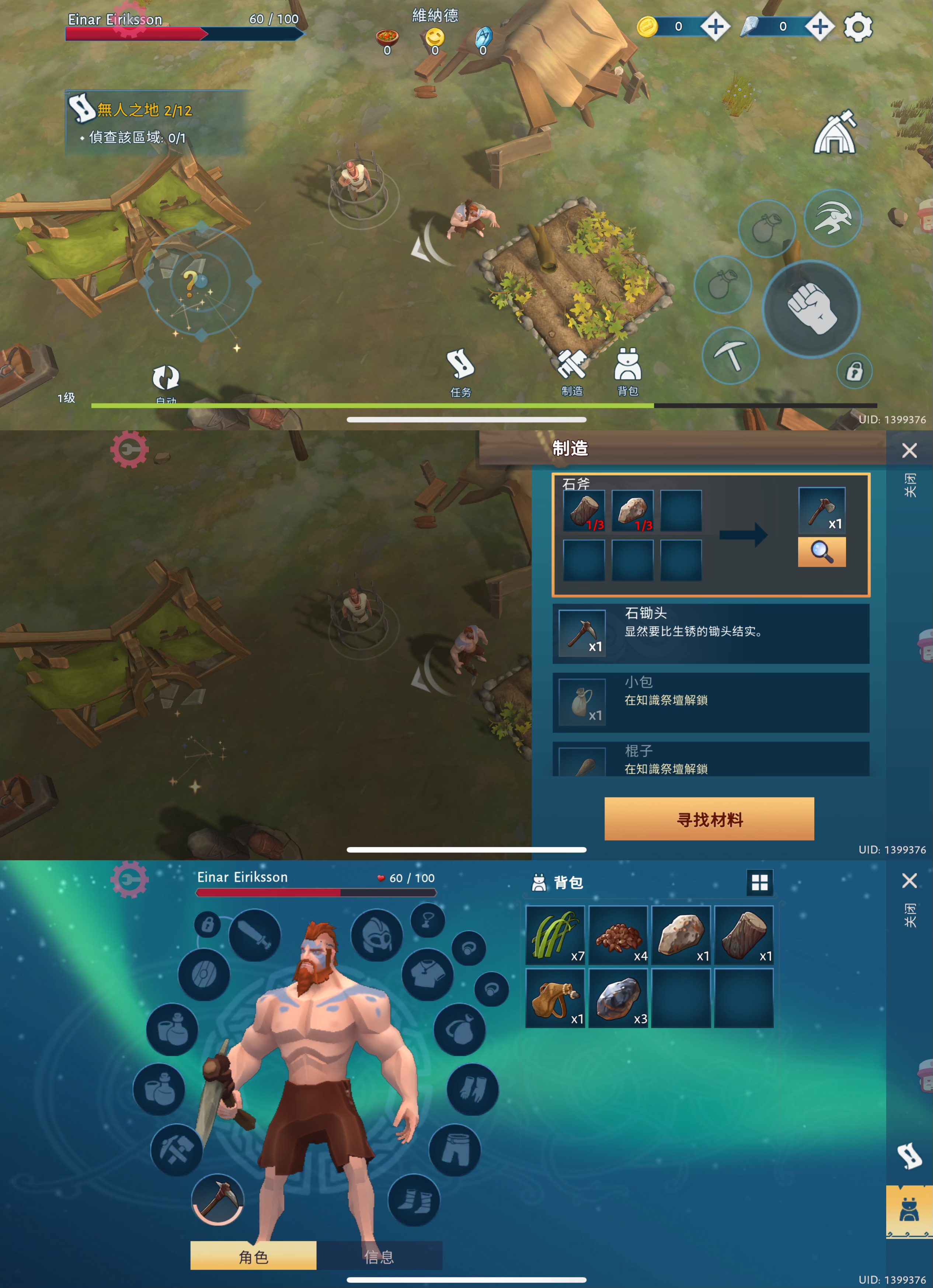Open the 制造 crafting menu
This screenshot has width=933, height=1288.
tap(572, 372)
